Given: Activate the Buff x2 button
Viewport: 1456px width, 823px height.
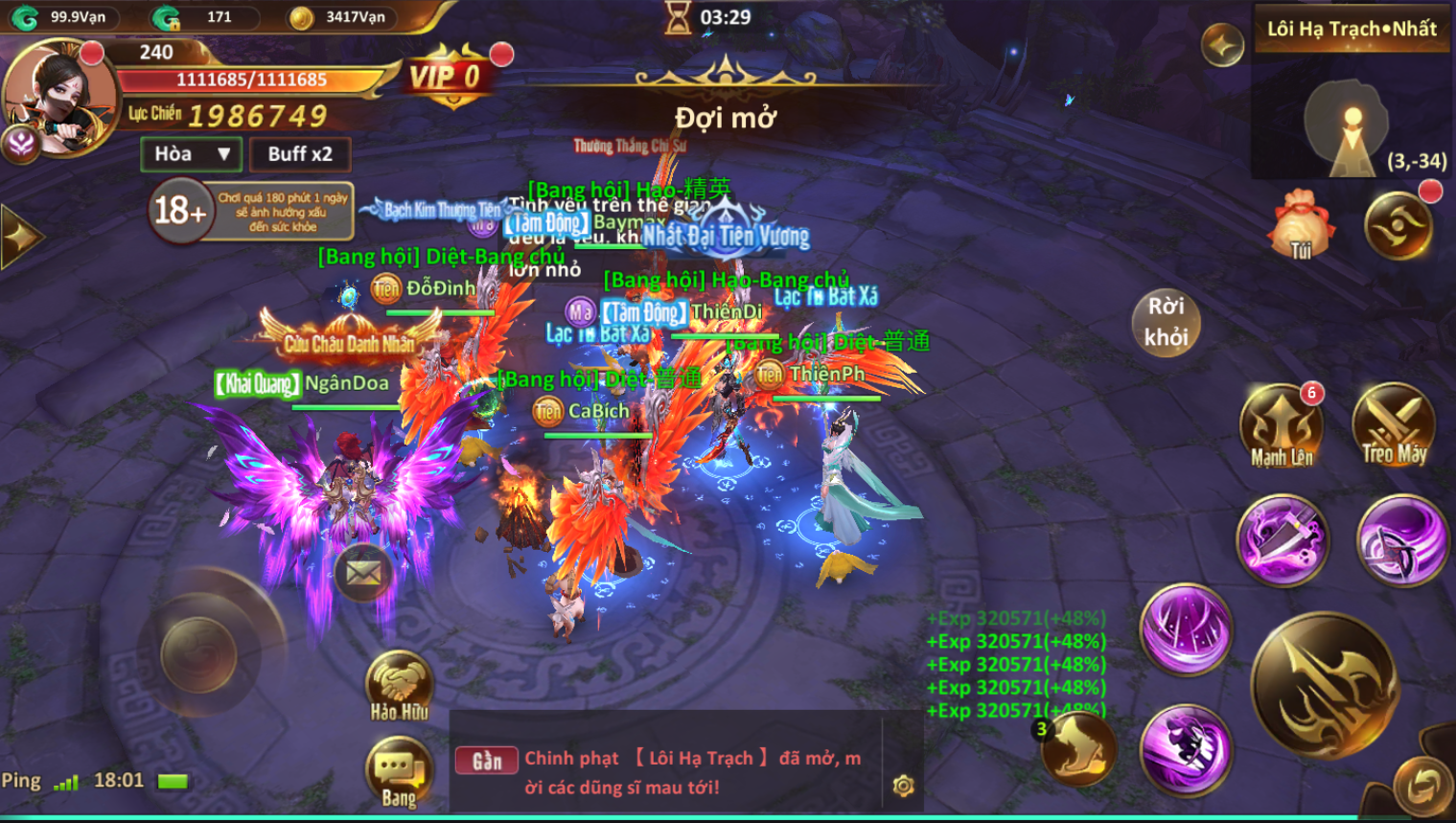Looking at the screenshot, I should (x=300, y=154).
